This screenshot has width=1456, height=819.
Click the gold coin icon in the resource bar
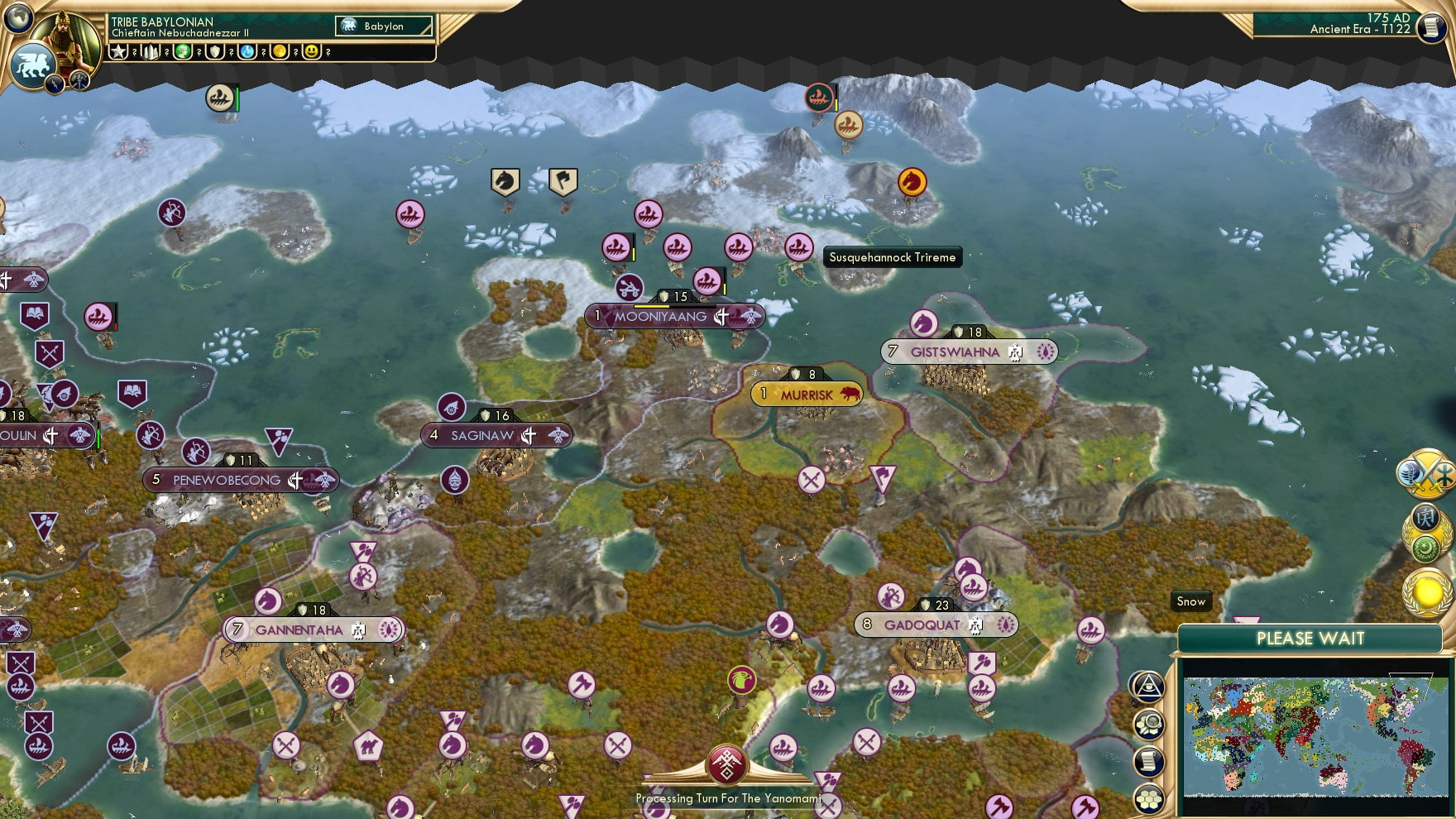click(x=280, y=52)
